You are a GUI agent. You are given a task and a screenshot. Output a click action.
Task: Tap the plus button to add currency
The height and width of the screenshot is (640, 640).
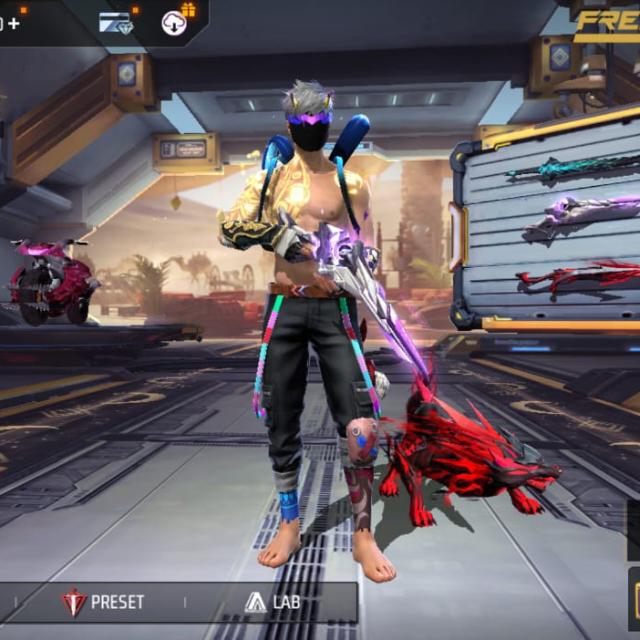(13, 22)
